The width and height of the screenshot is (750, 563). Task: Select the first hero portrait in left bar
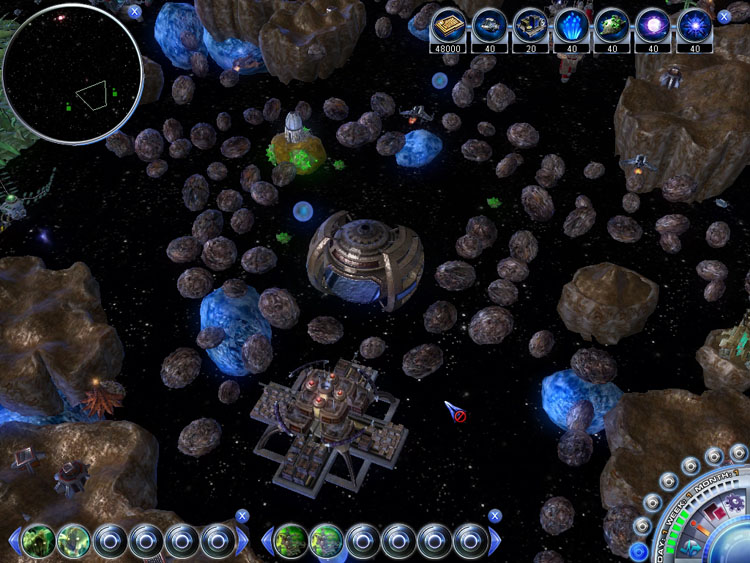[38, 541]
